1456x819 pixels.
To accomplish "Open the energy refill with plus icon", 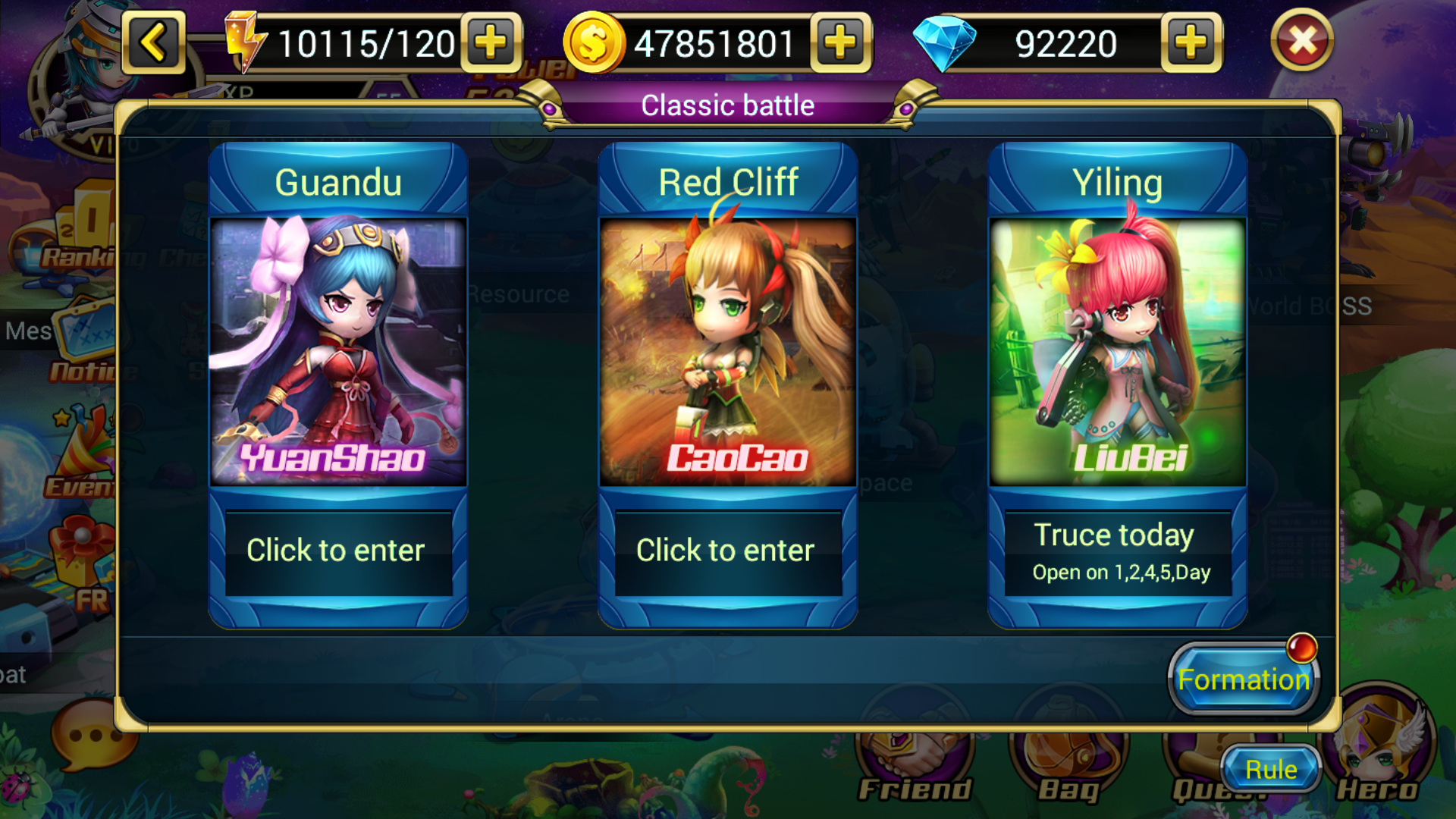I will click(x=490, y=42).
